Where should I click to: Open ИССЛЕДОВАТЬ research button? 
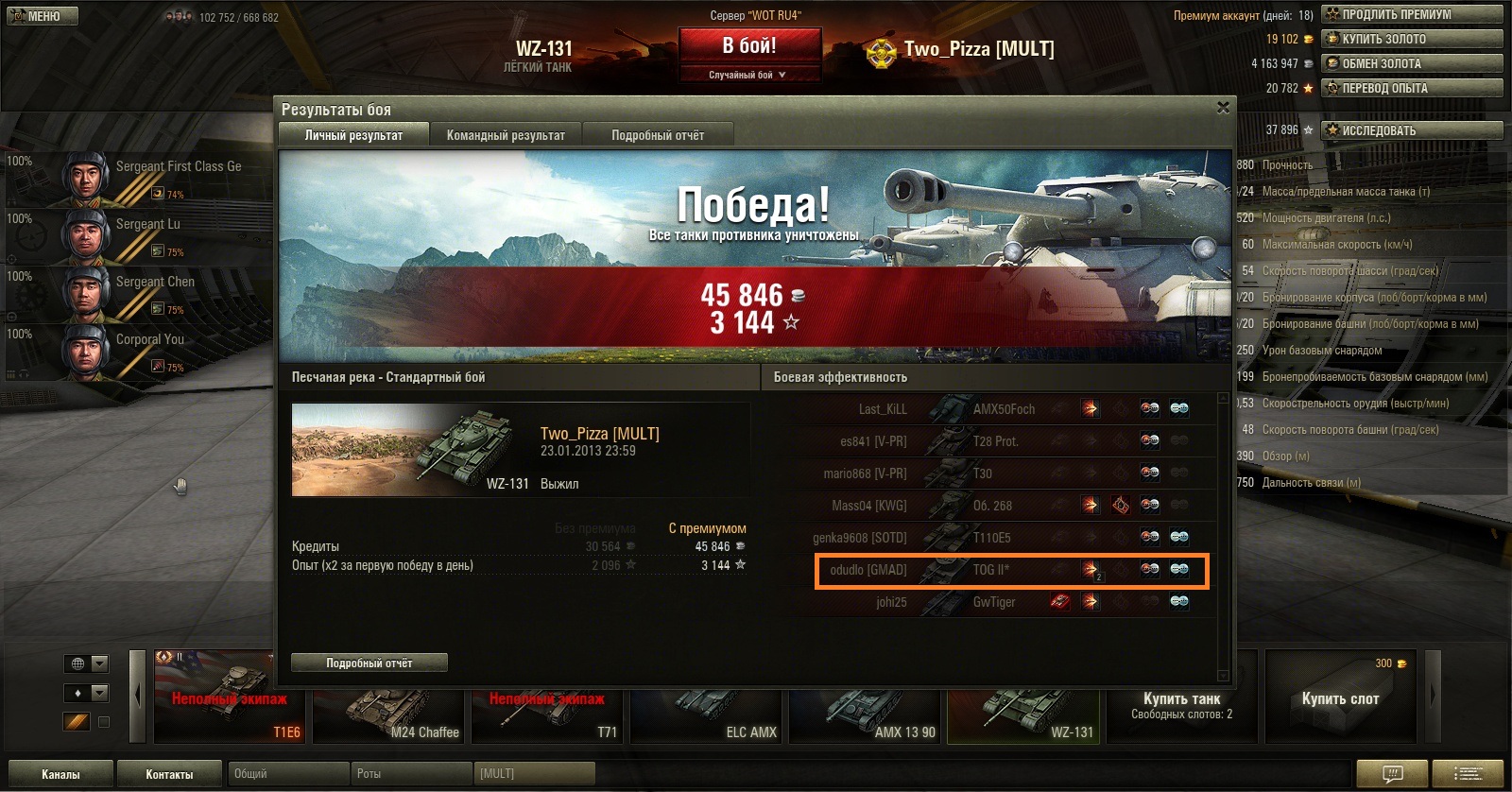[x=1411, y=130]
